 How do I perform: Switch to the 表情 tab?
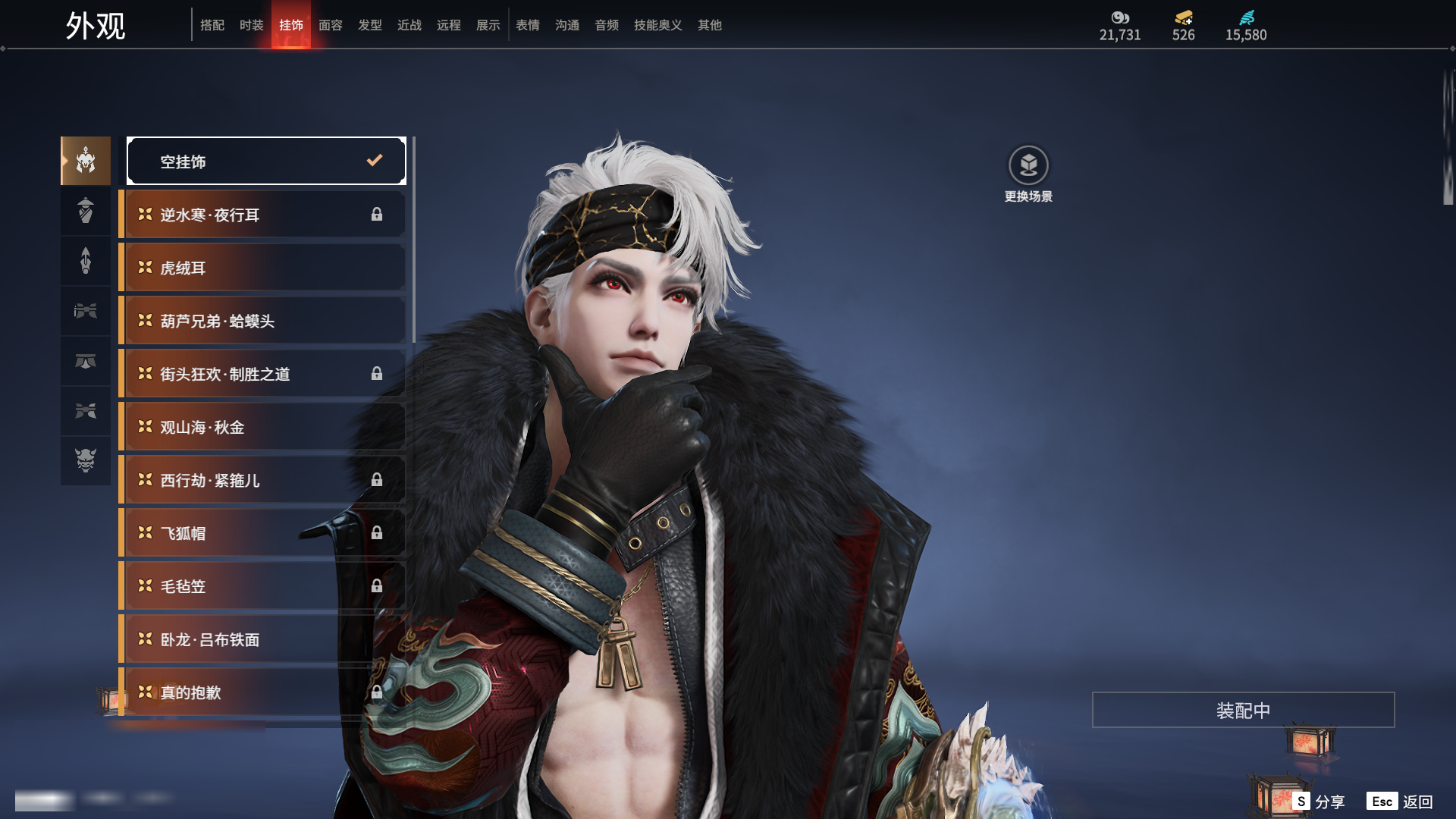527,25
